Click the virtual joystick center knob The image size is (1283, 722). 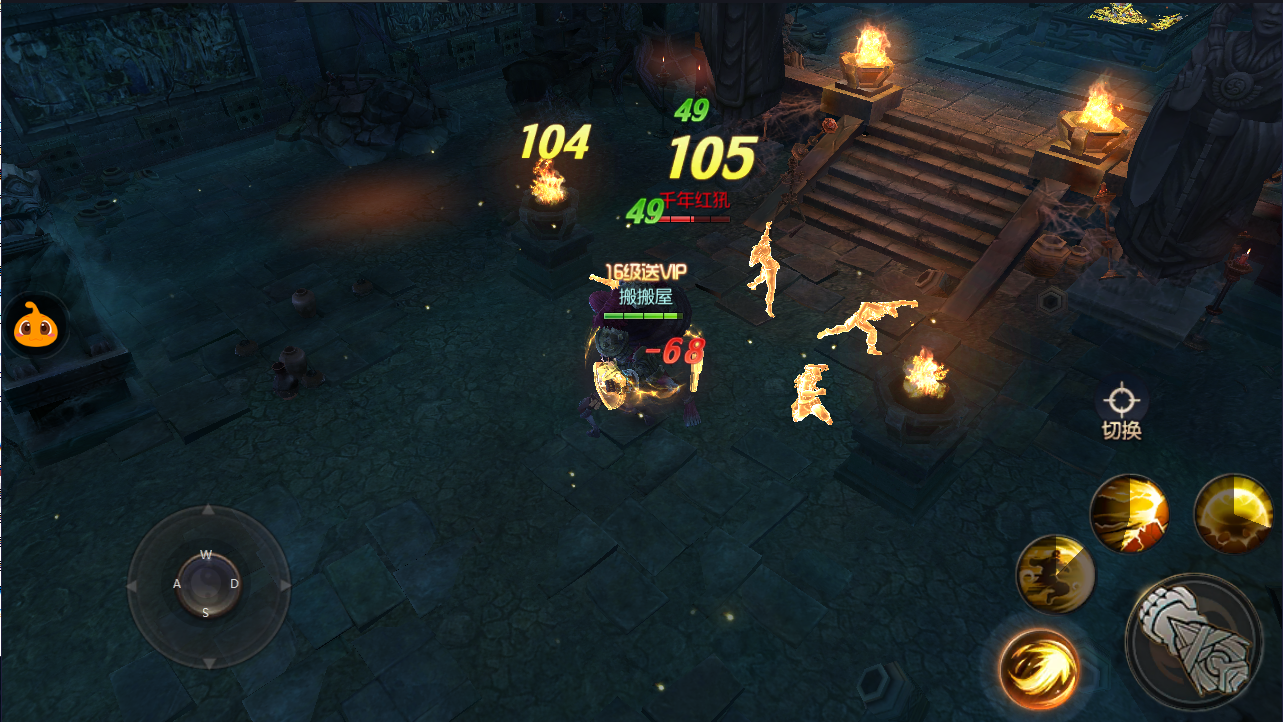pos(208,584)
